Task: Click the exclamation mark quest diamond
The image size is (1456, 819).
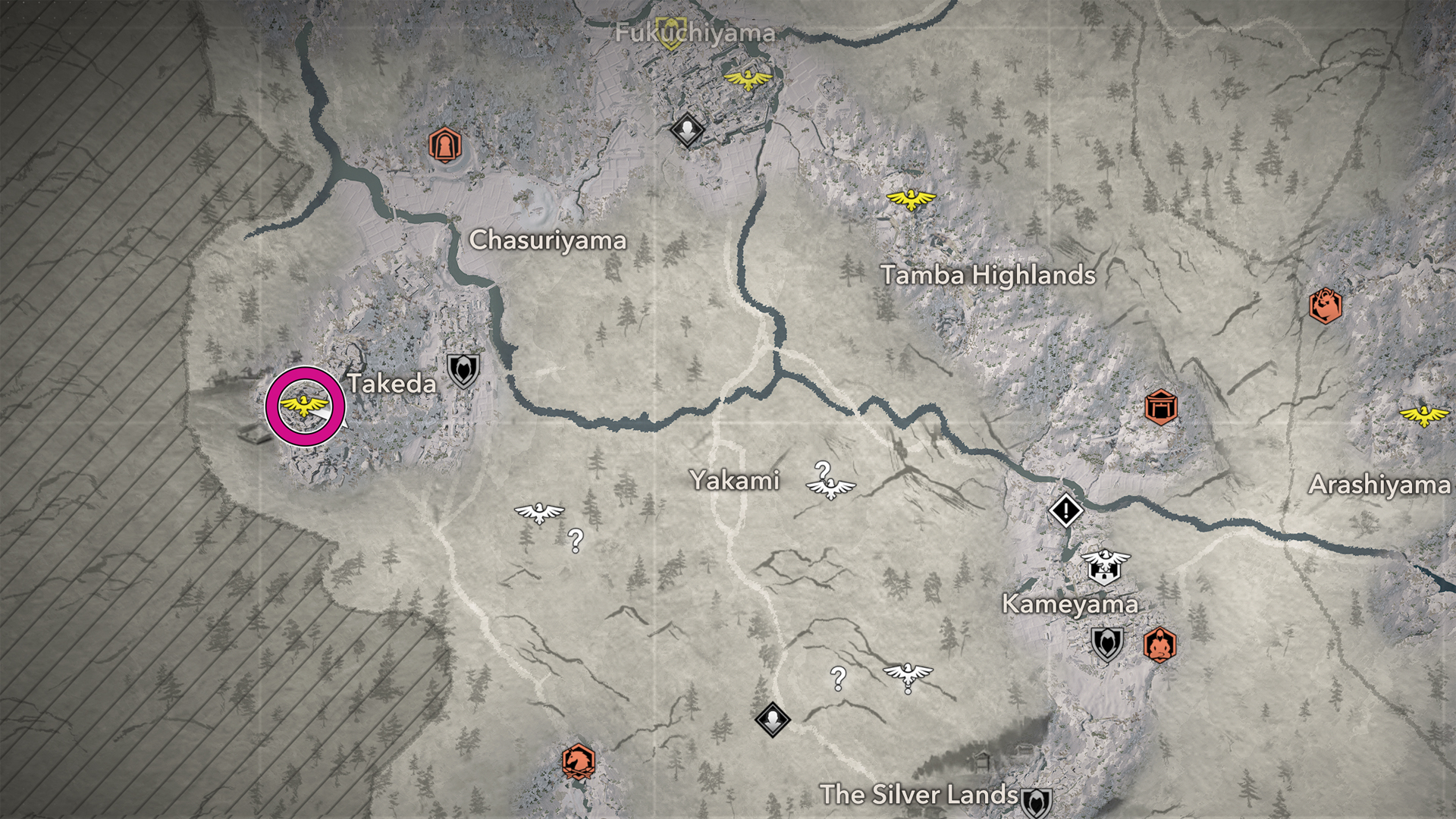Action: click(1065, 510)
